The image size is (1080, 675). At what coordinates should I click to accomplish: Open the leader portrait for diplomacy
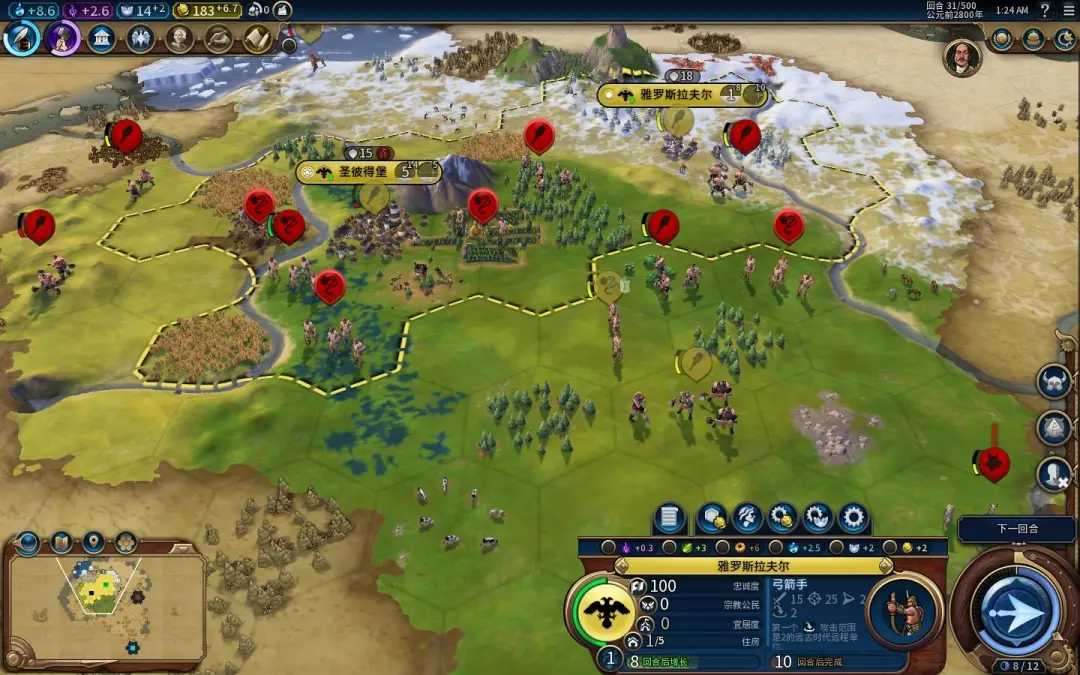tap(961, 57)
